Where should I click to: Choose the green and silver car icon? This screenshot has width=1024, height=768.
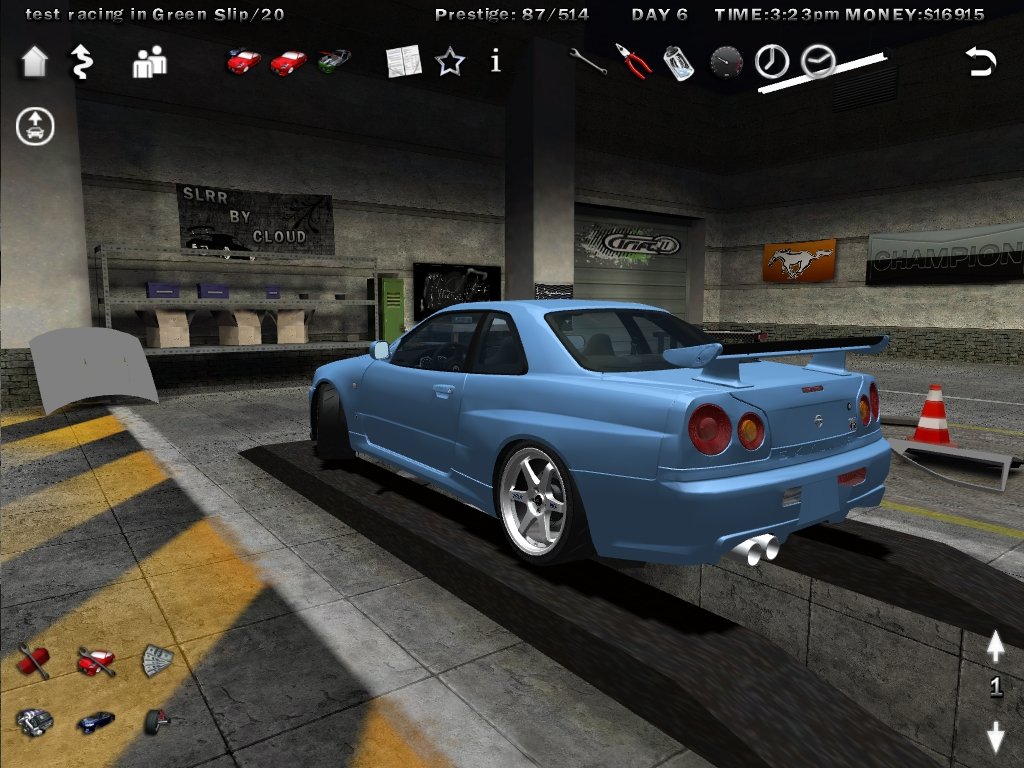pos(335,61)
